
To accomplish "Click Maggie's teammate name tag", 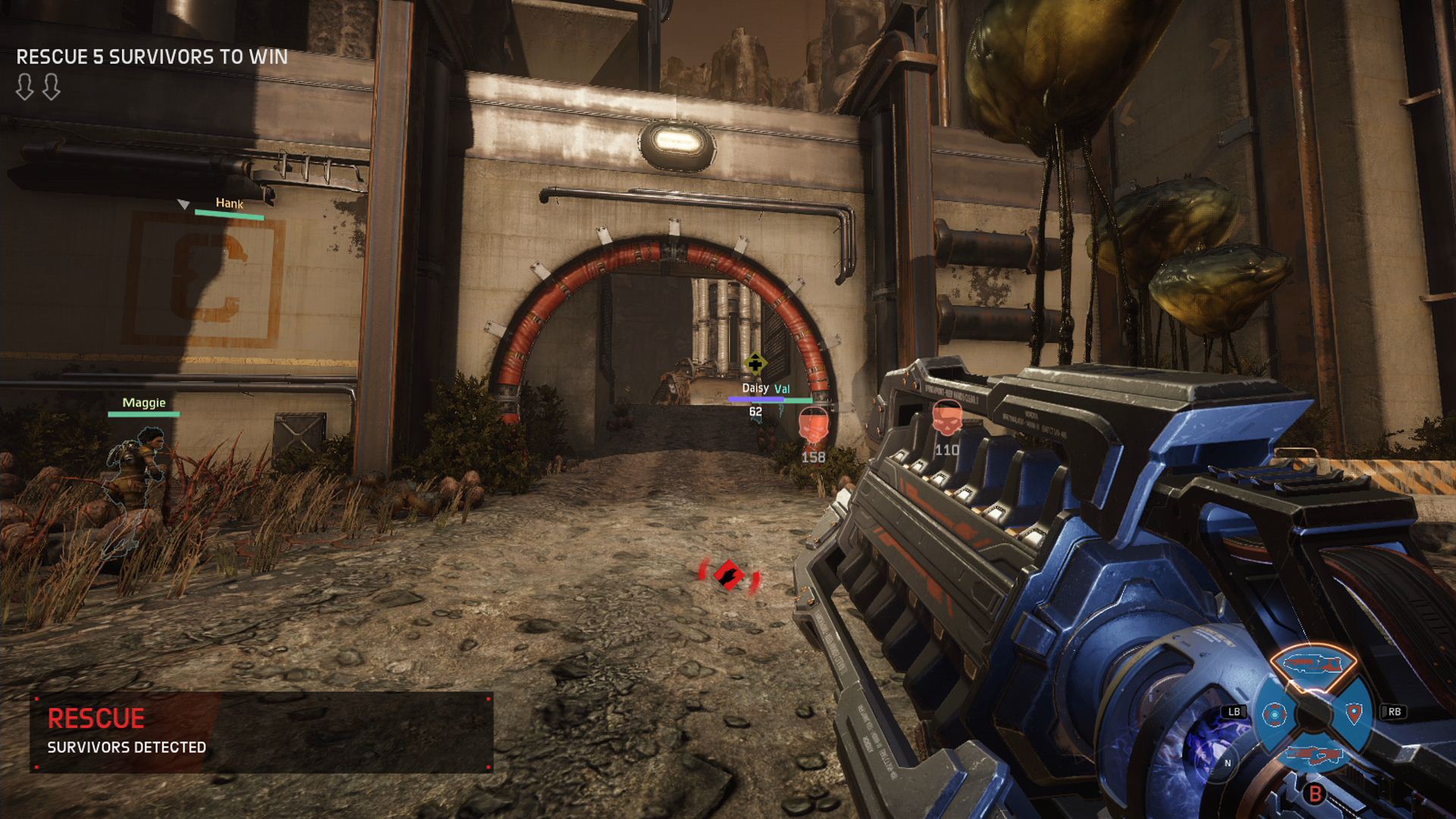I will (144, 403).
